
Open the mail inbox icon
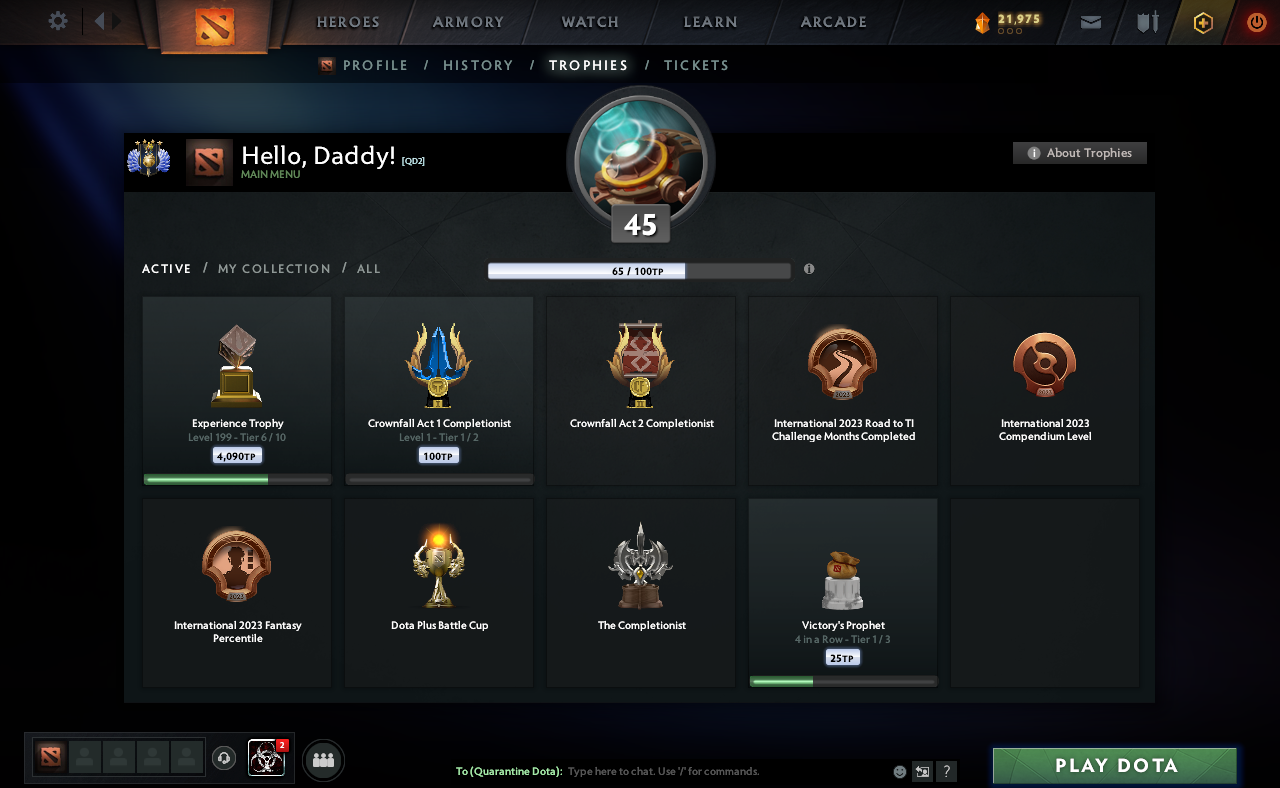point(1090,22)
